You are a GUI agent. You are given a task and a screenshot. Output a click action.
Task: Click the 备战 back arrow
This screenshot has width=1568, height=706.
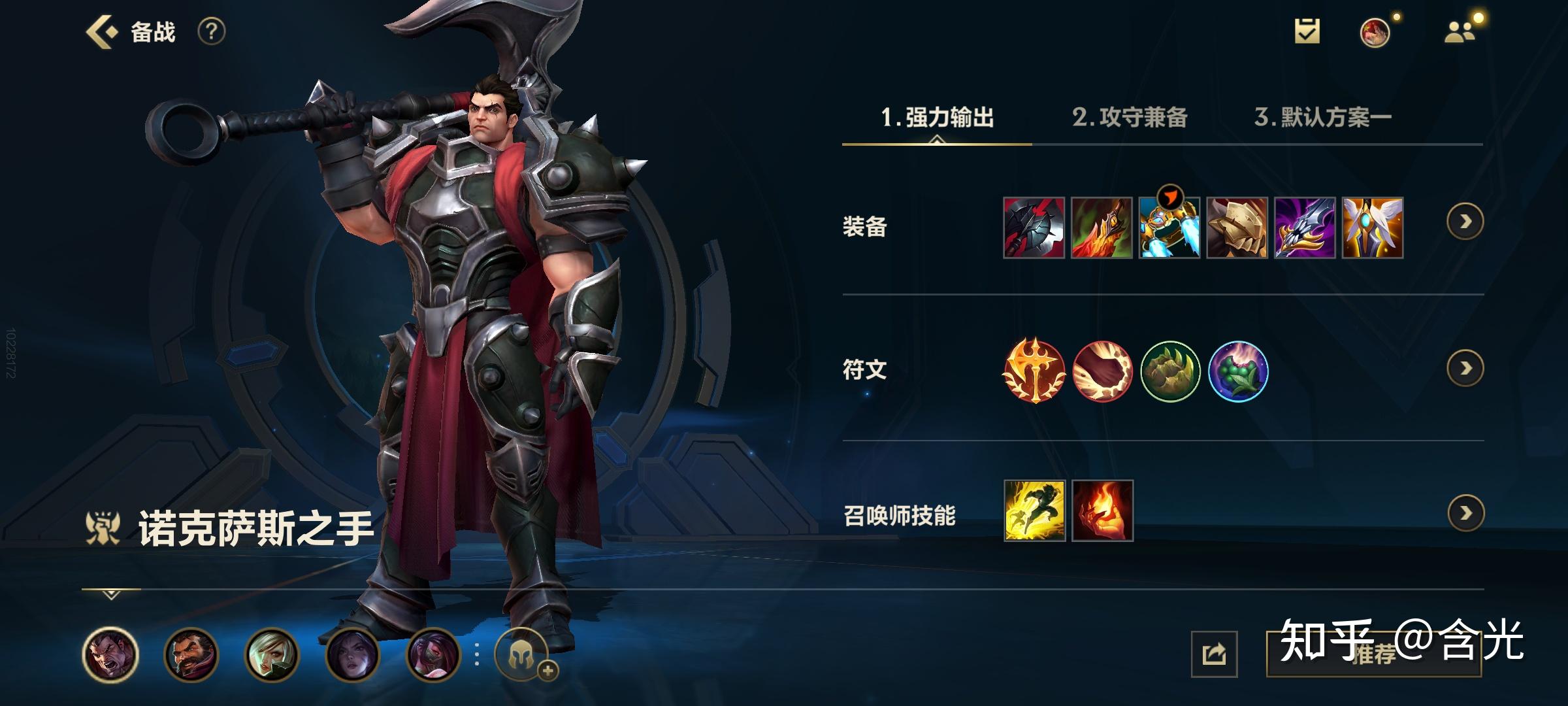tap(101, 31)
